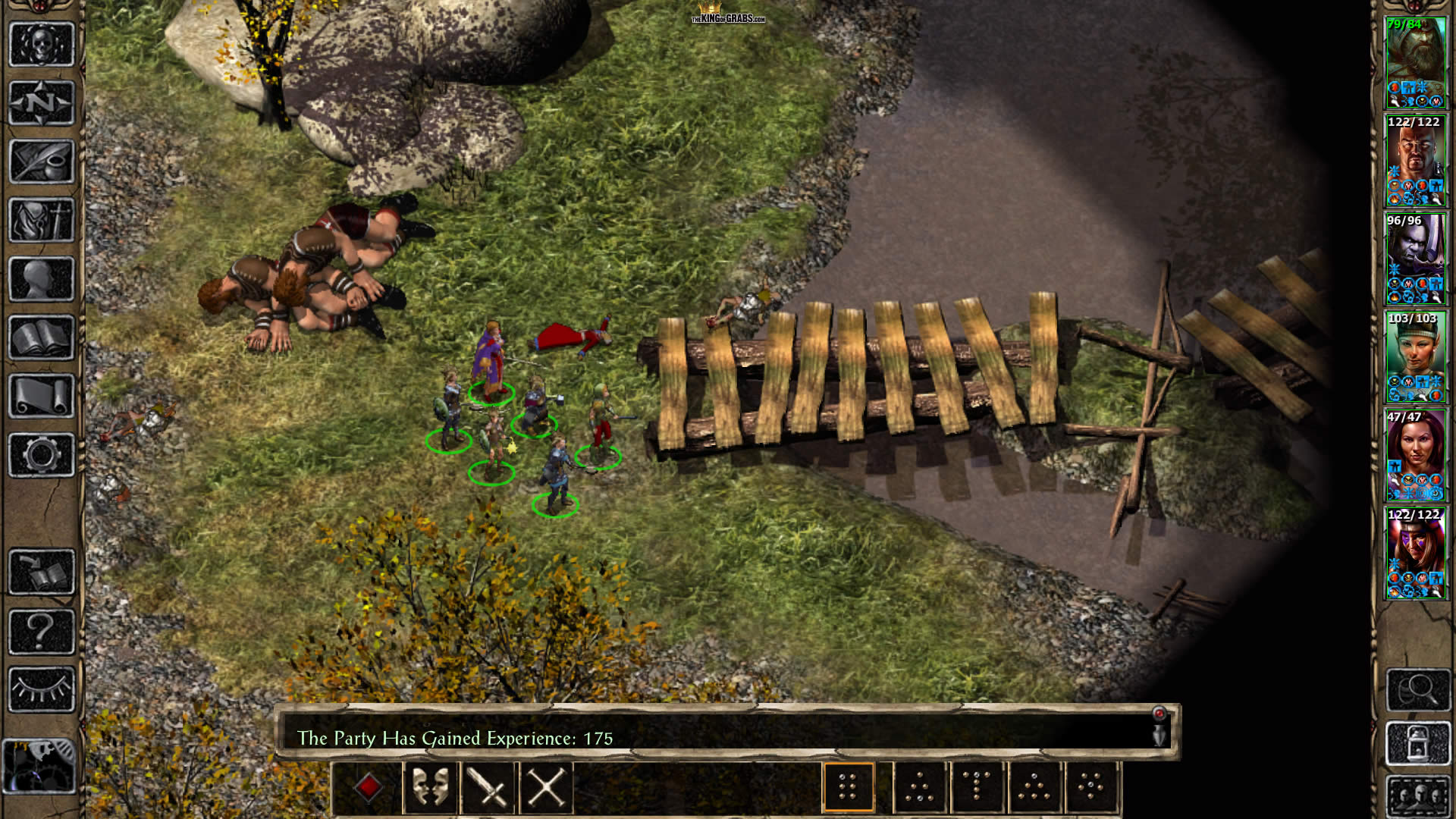Select the highlighted two-column formation button
The image size is (1456, 819).
(848, 787)
